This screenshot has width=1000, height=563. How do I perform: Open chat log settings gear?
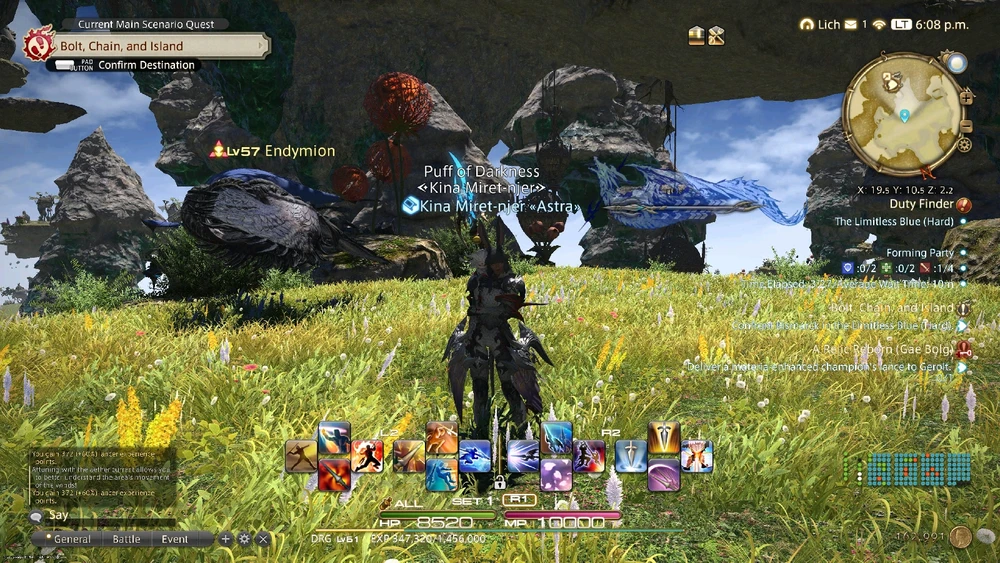[244, 539]
